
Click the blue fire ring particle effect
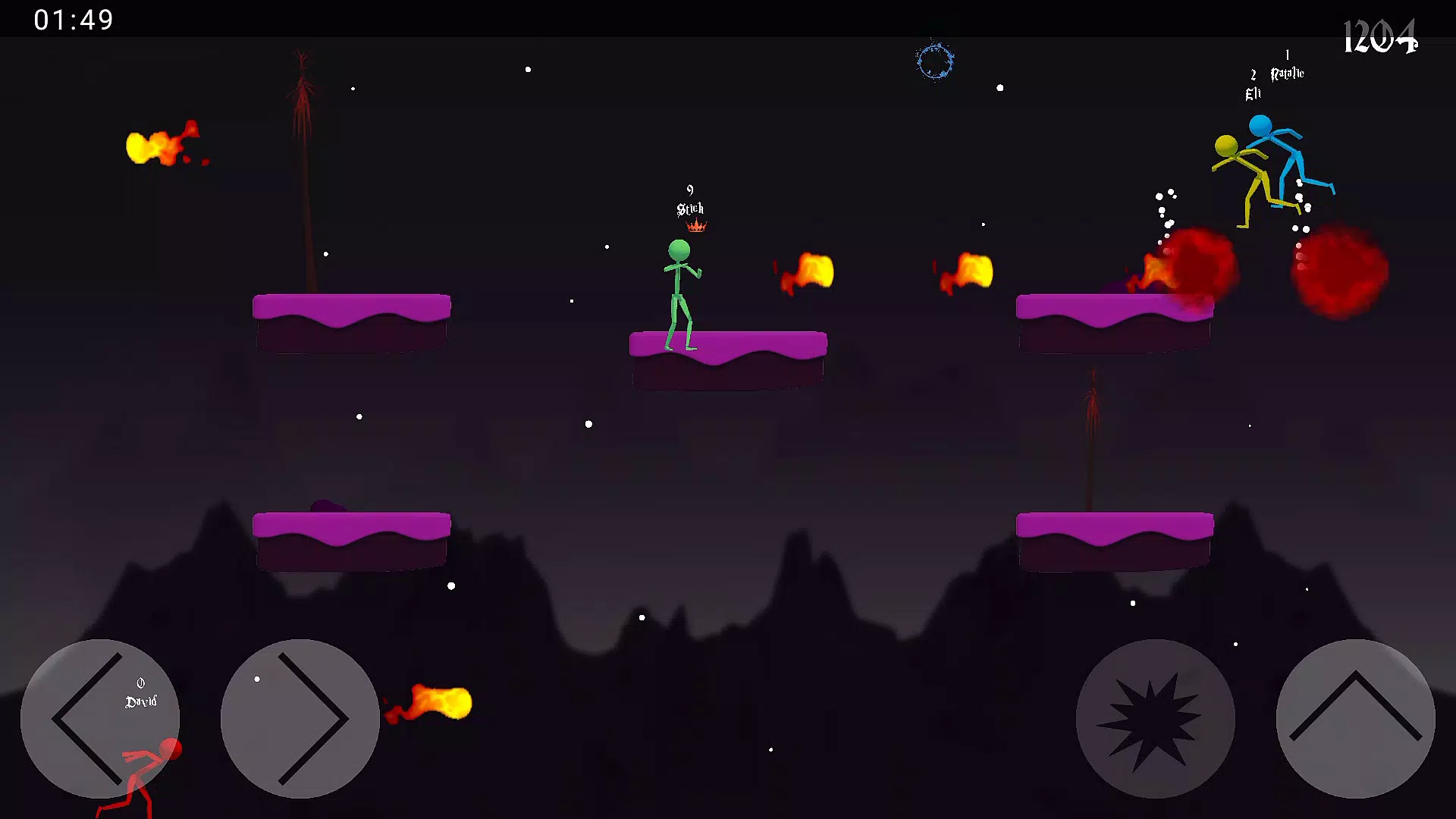click(x=935, y=62)
